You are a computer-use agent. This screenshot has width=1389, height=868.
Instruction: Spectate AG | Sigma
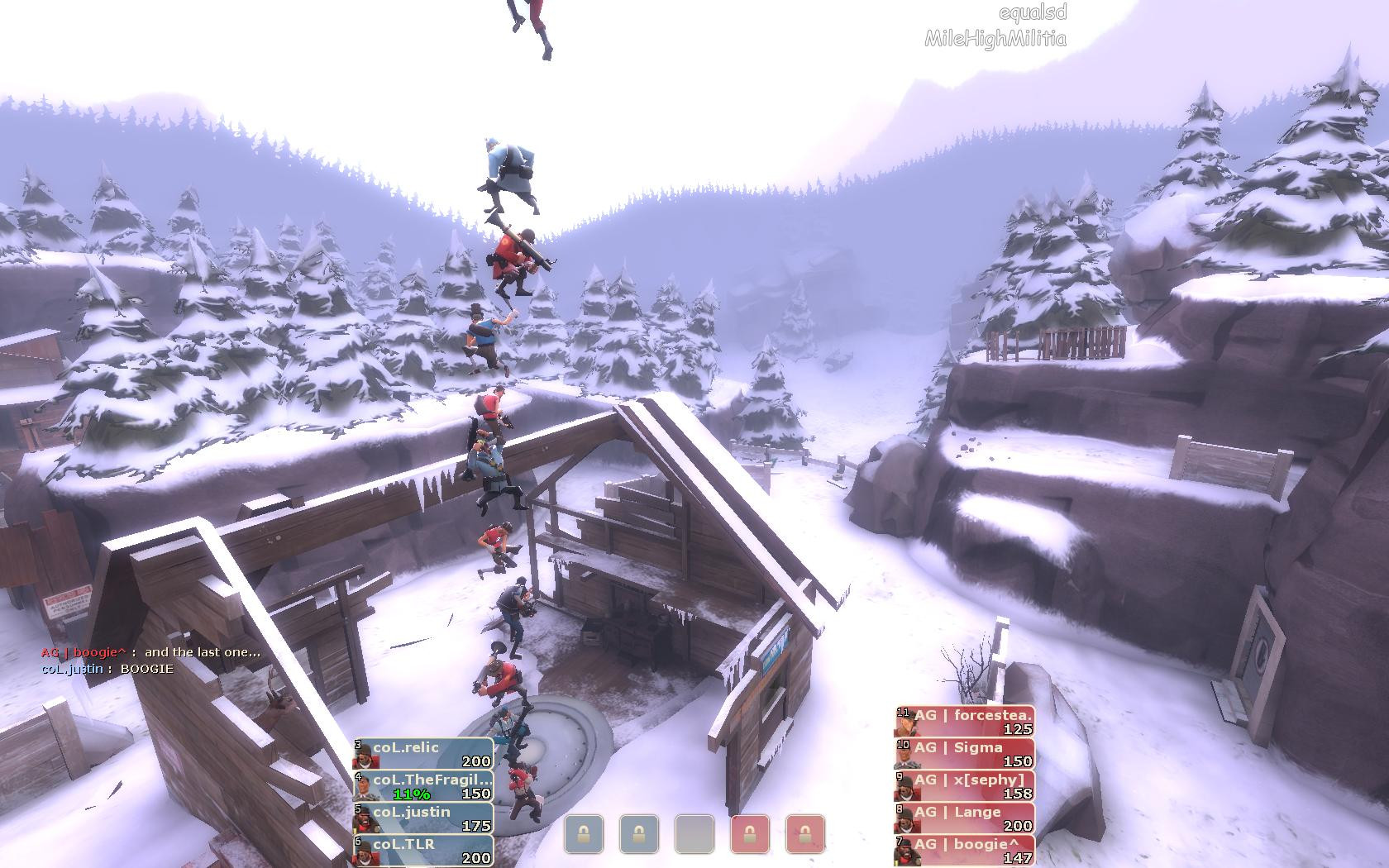click(965, 754)
